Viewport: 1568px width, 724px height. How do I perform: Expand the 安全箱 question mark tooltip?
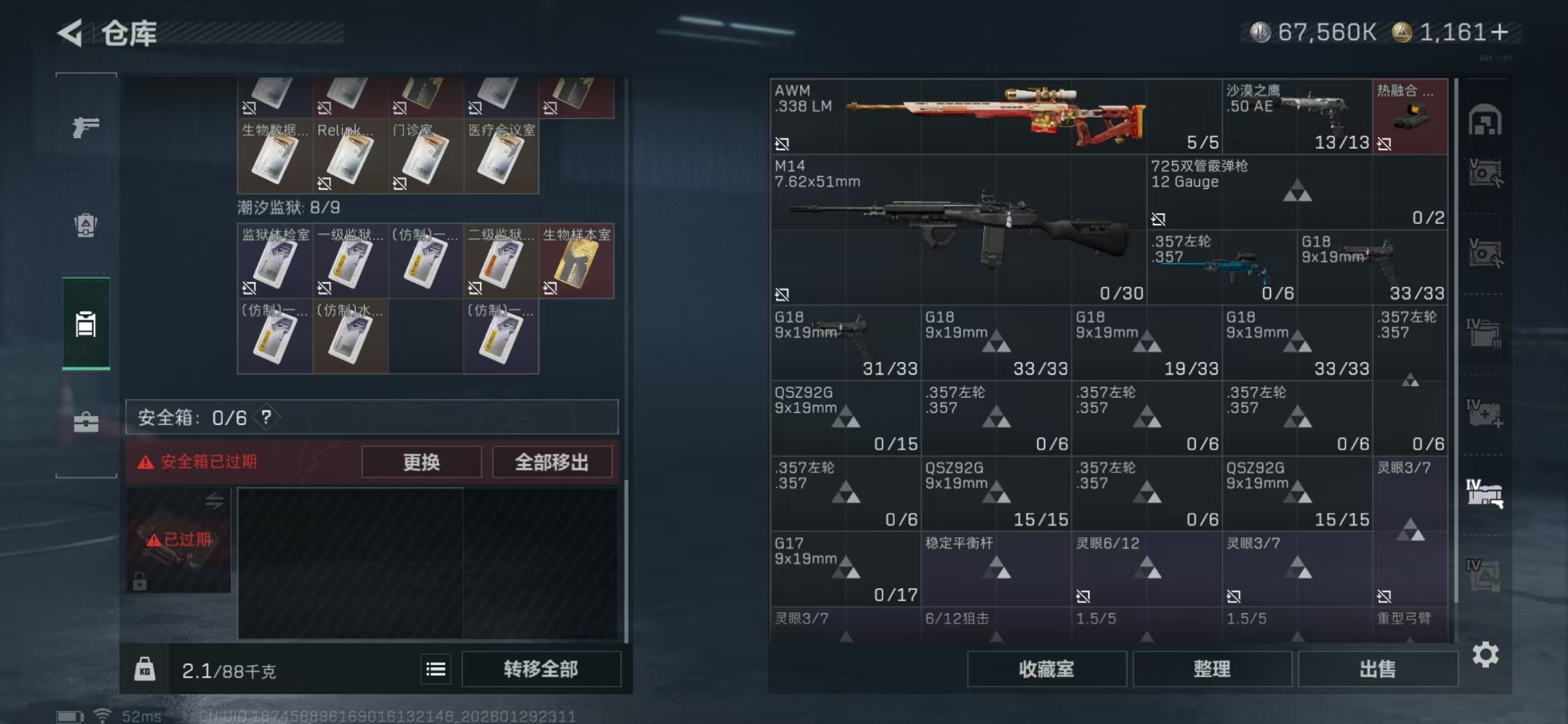click(265, 417)
